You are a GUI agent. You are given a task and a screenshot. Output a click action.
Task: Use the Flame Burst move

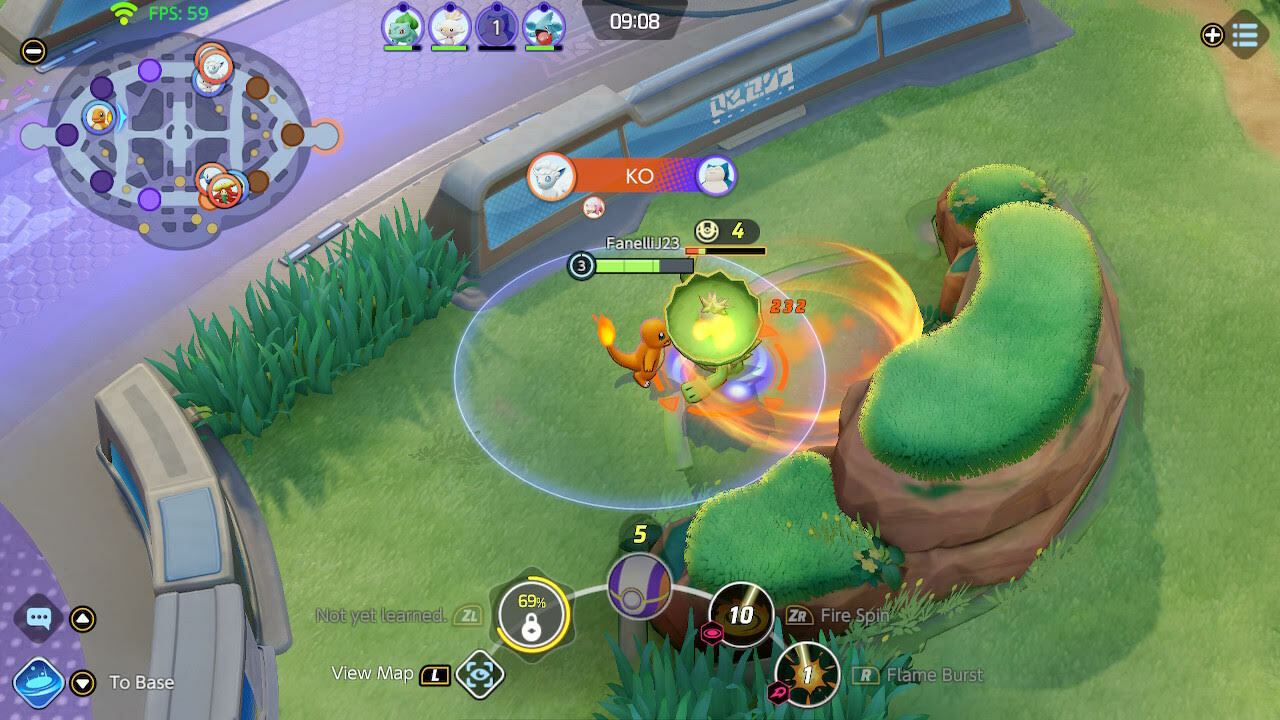807,675
